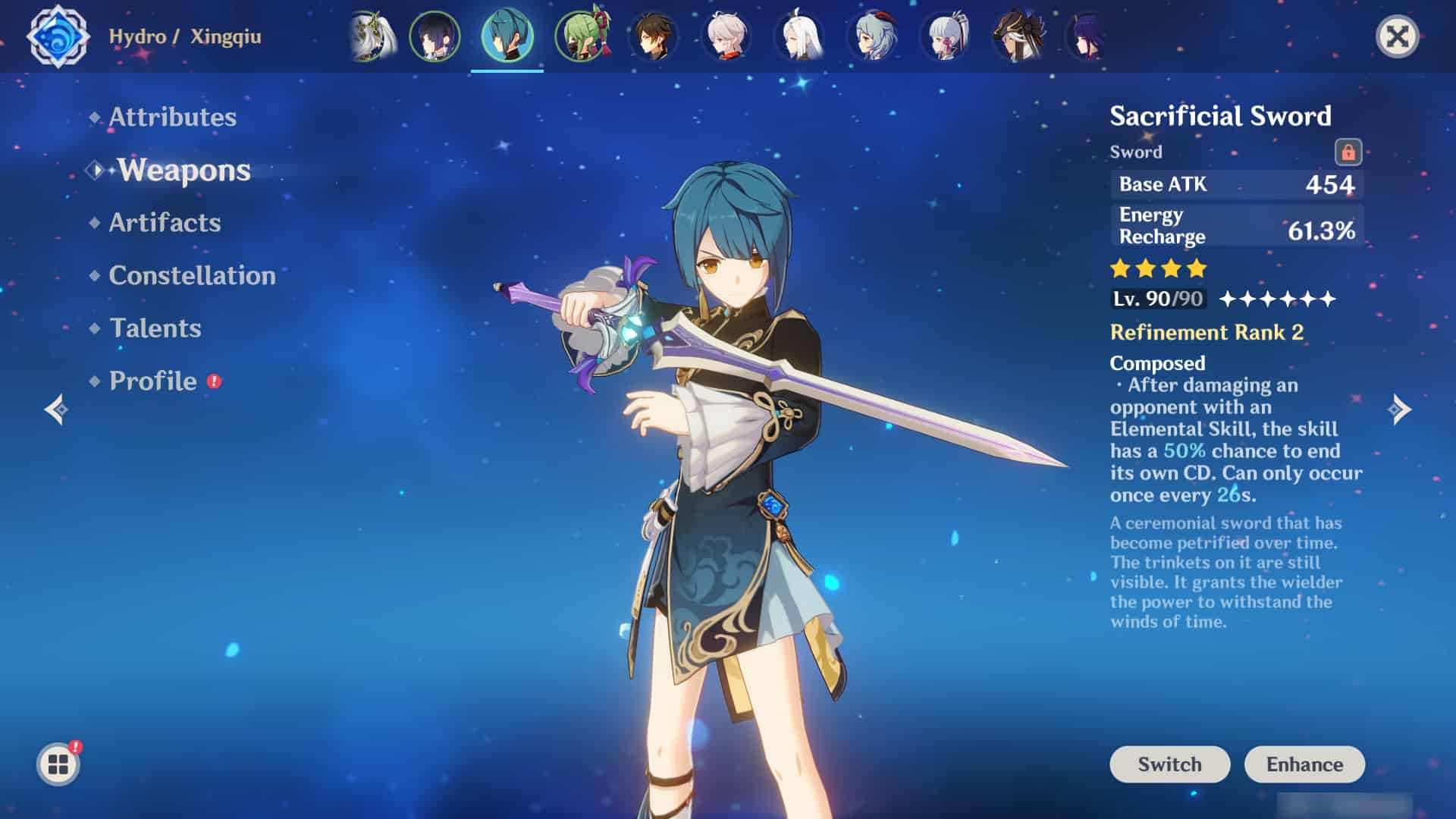
Task: Select the Ganyu portrait with red horns
Action: coord(873,36)
